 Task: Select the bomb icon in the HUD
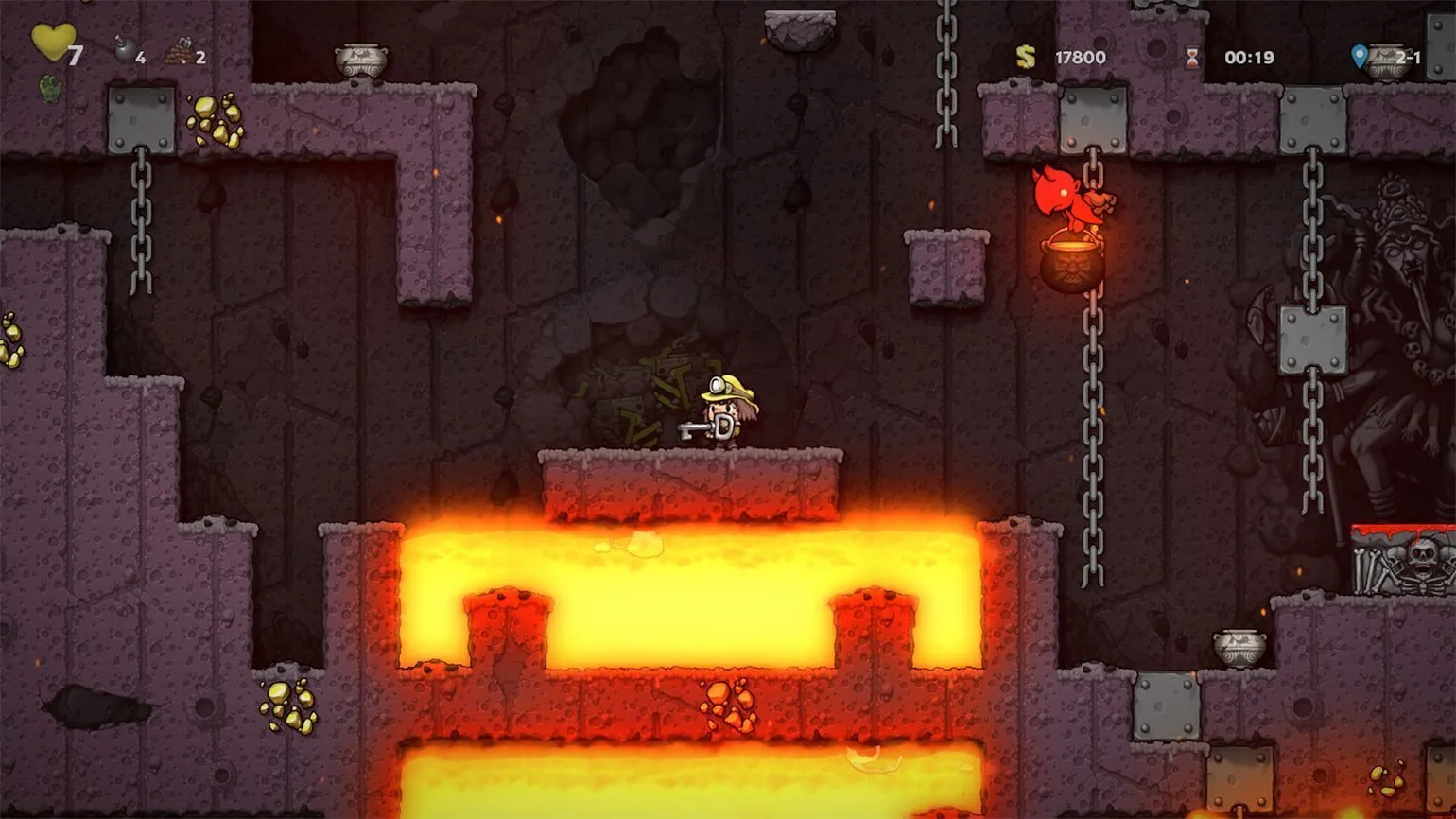(124, 53)
